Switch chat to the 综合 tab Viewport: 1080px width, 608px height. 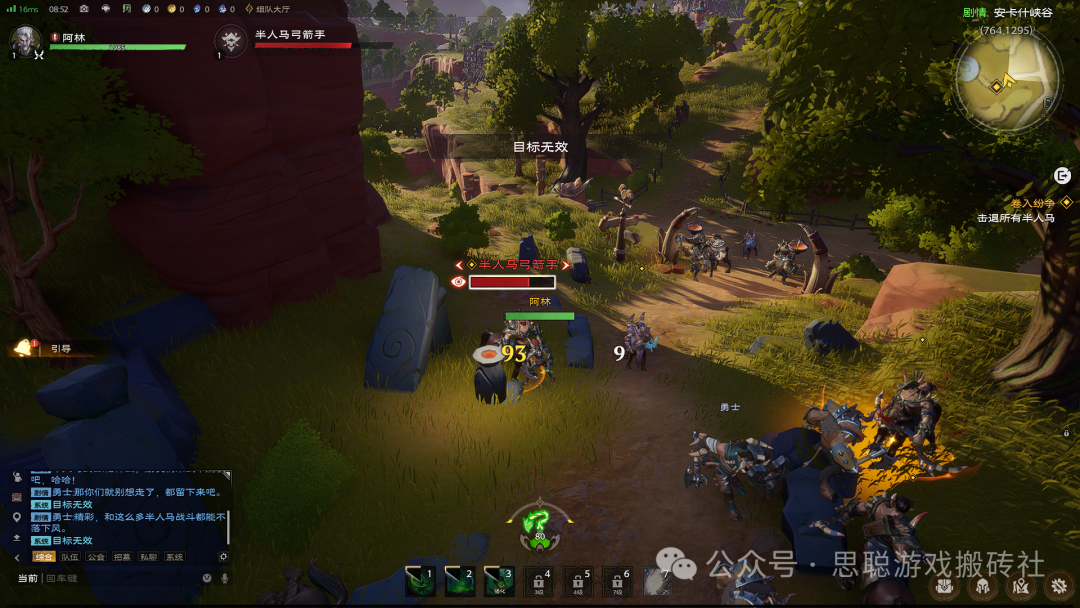coord(44,557)
